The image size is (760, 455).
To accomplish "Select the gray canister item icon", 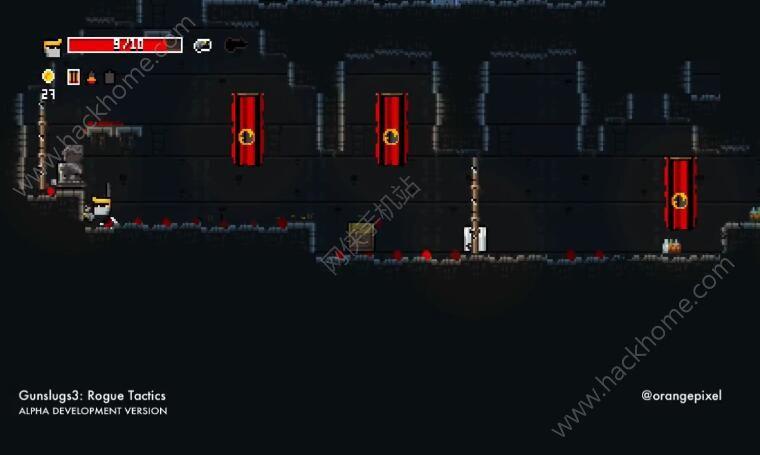I will pos(109,77).
